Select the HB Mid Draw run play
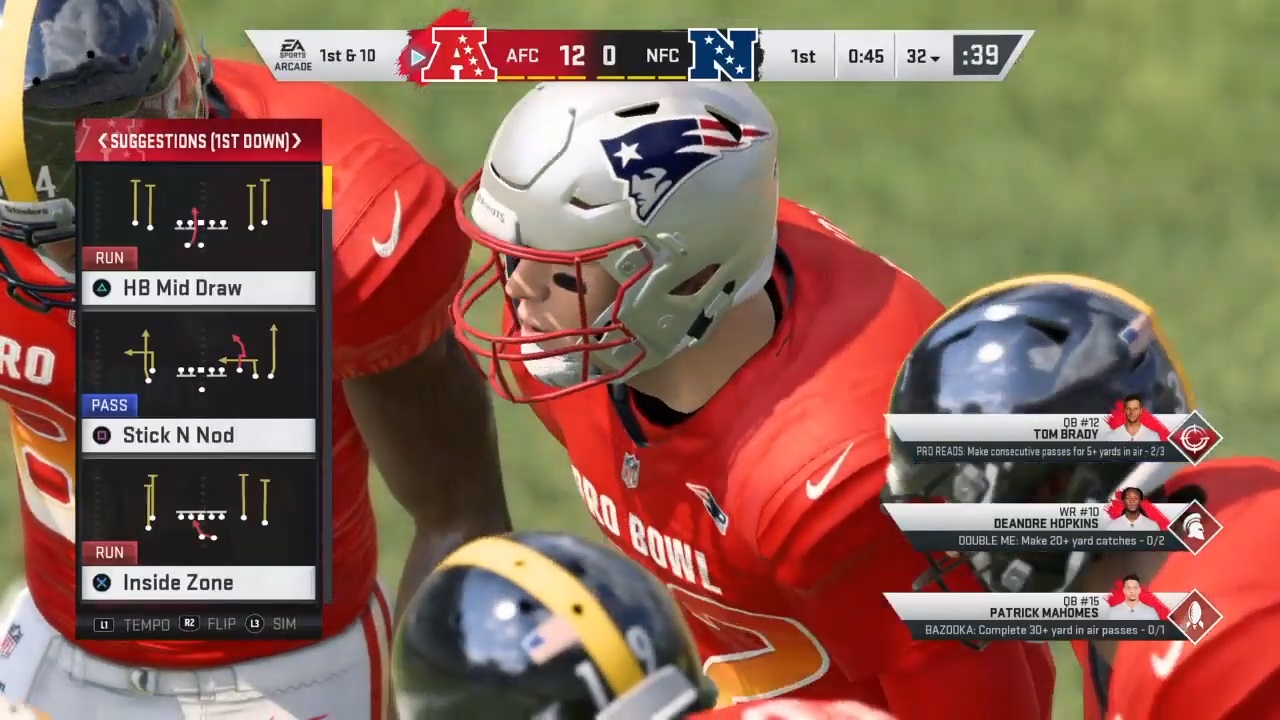1280x720 pixels. click(x=198, y=288)
